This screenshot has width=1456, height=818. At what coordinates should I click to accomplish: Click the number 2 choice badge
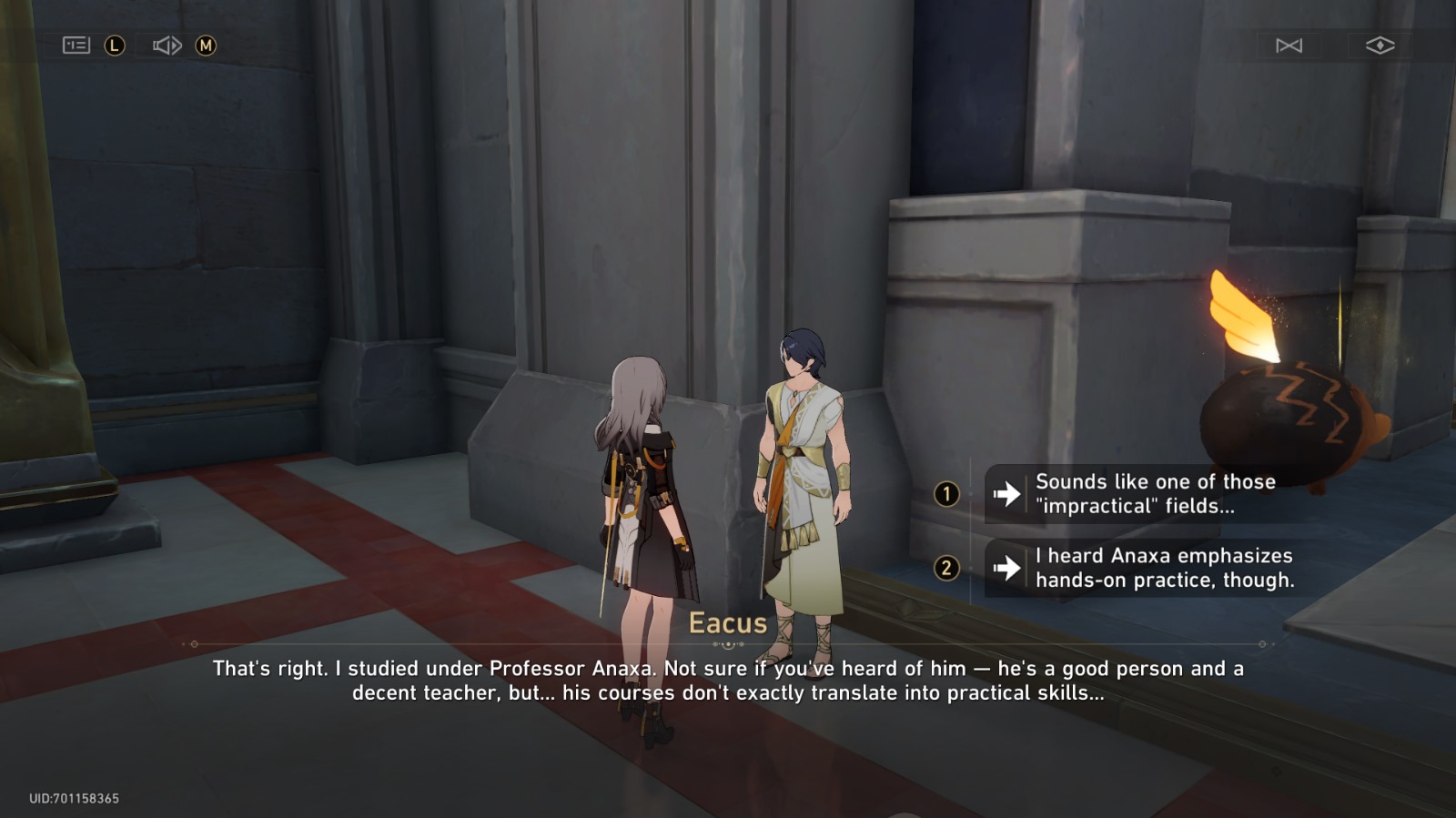click(948, 568)
